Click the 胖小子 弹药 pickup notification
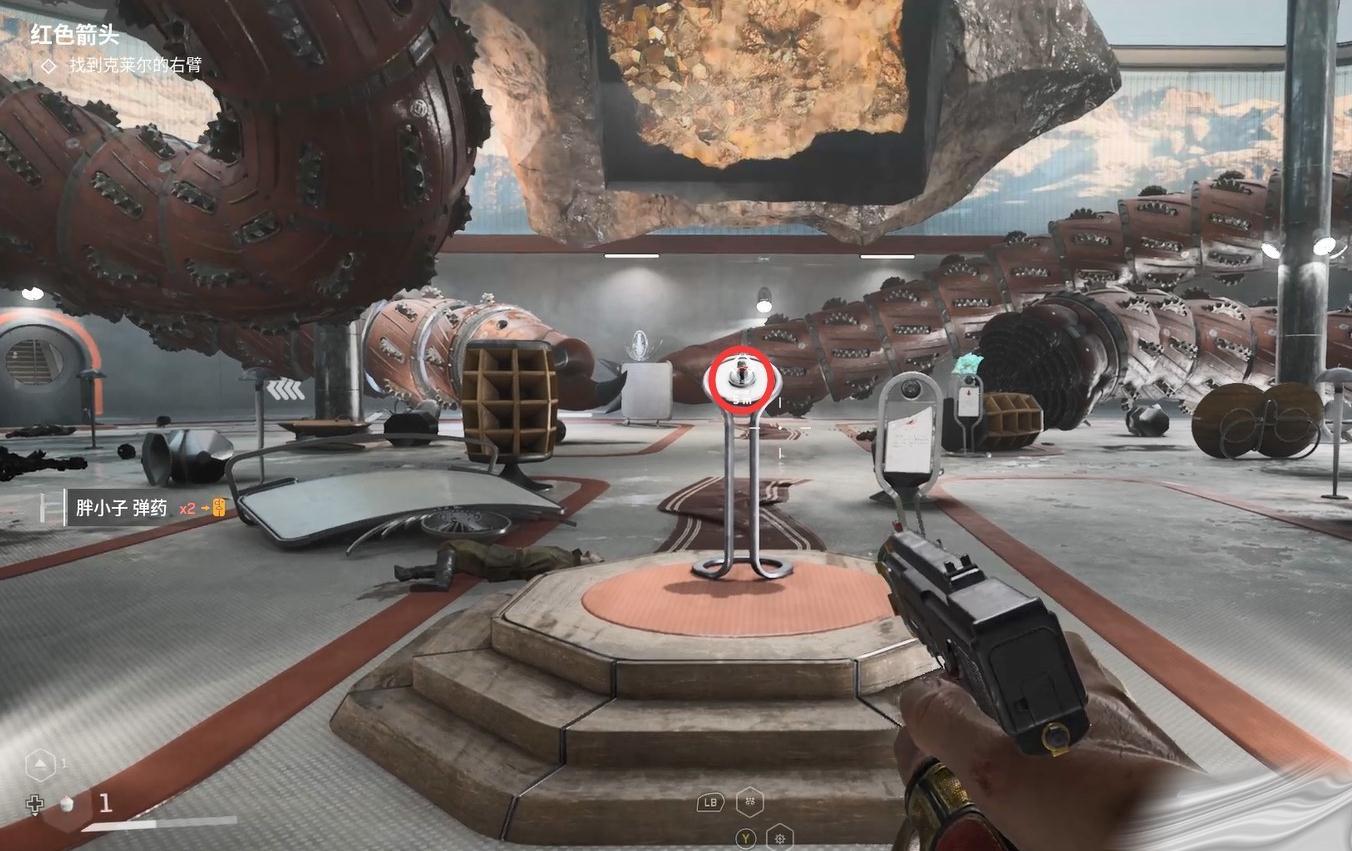Image resolution: width=1352 pixels, height=851 pixels. 121,508
